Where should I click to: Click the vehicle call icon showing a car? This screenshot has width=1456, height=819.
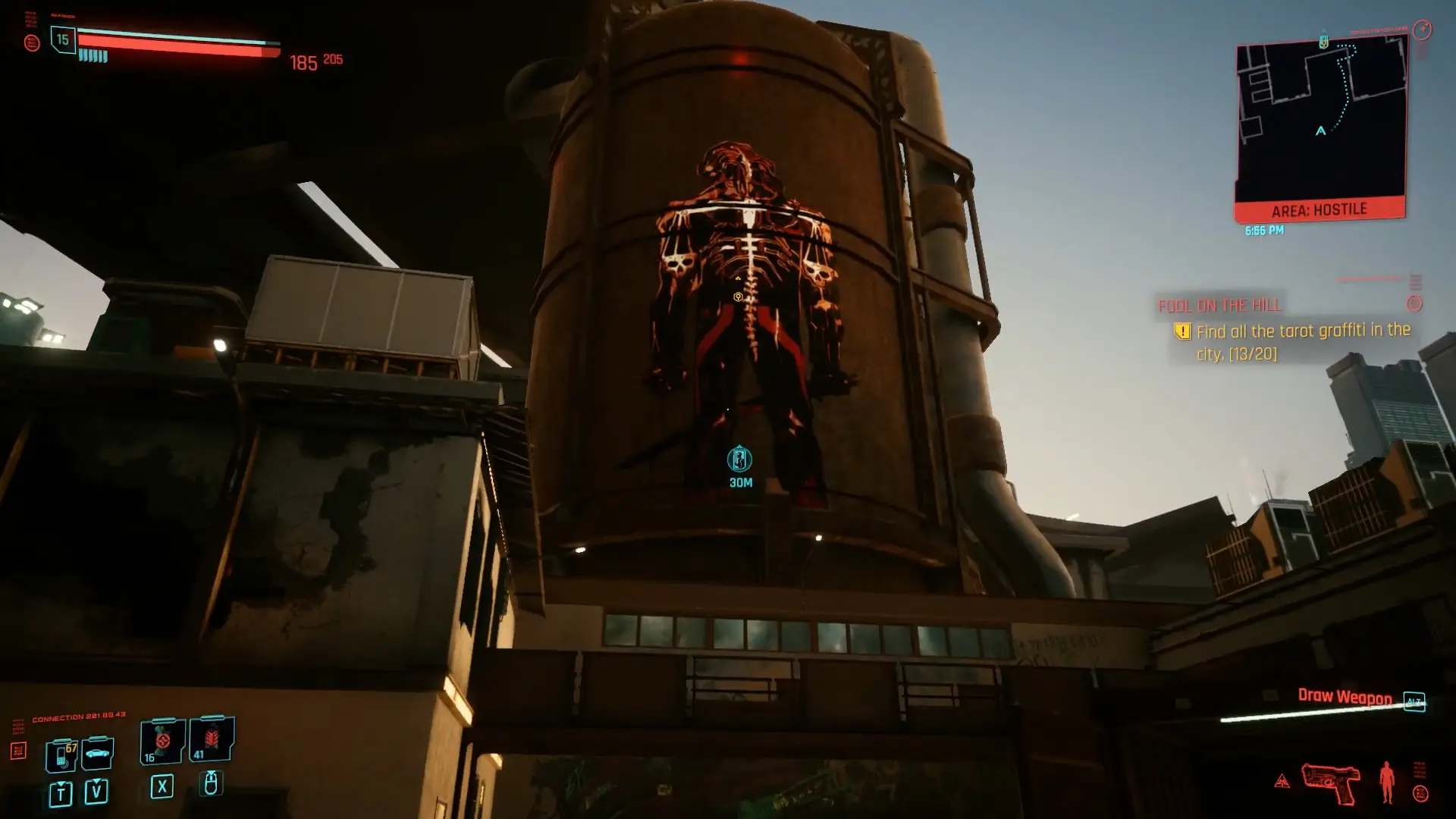[99, 753]
